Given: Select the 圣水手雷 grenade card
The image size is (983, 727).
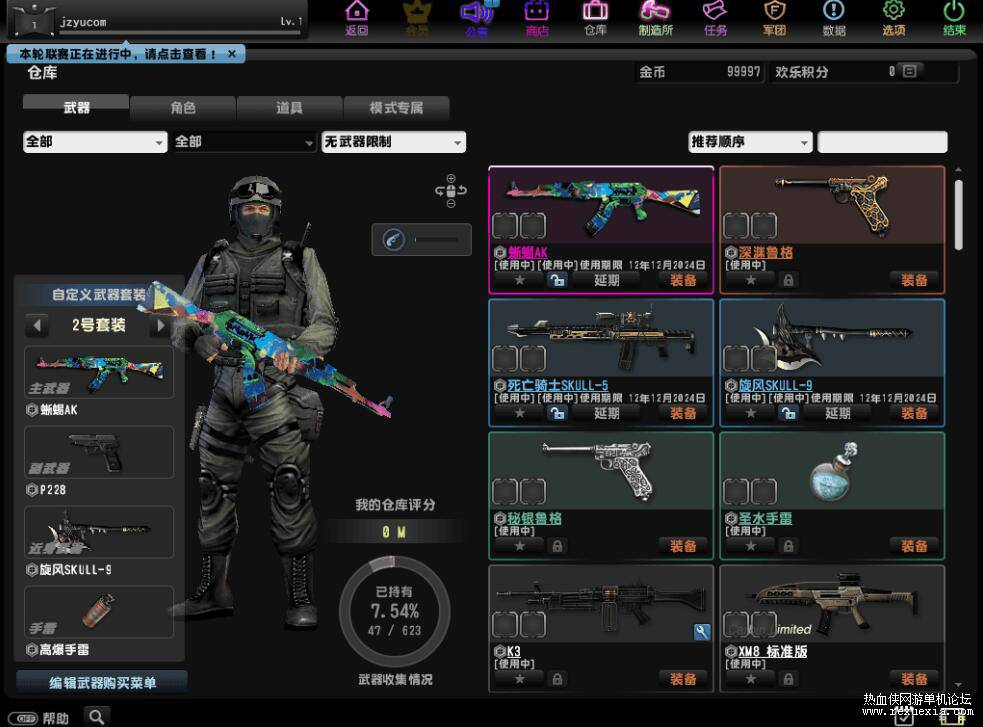Looking at the screenshot, I should click(832, 475).
